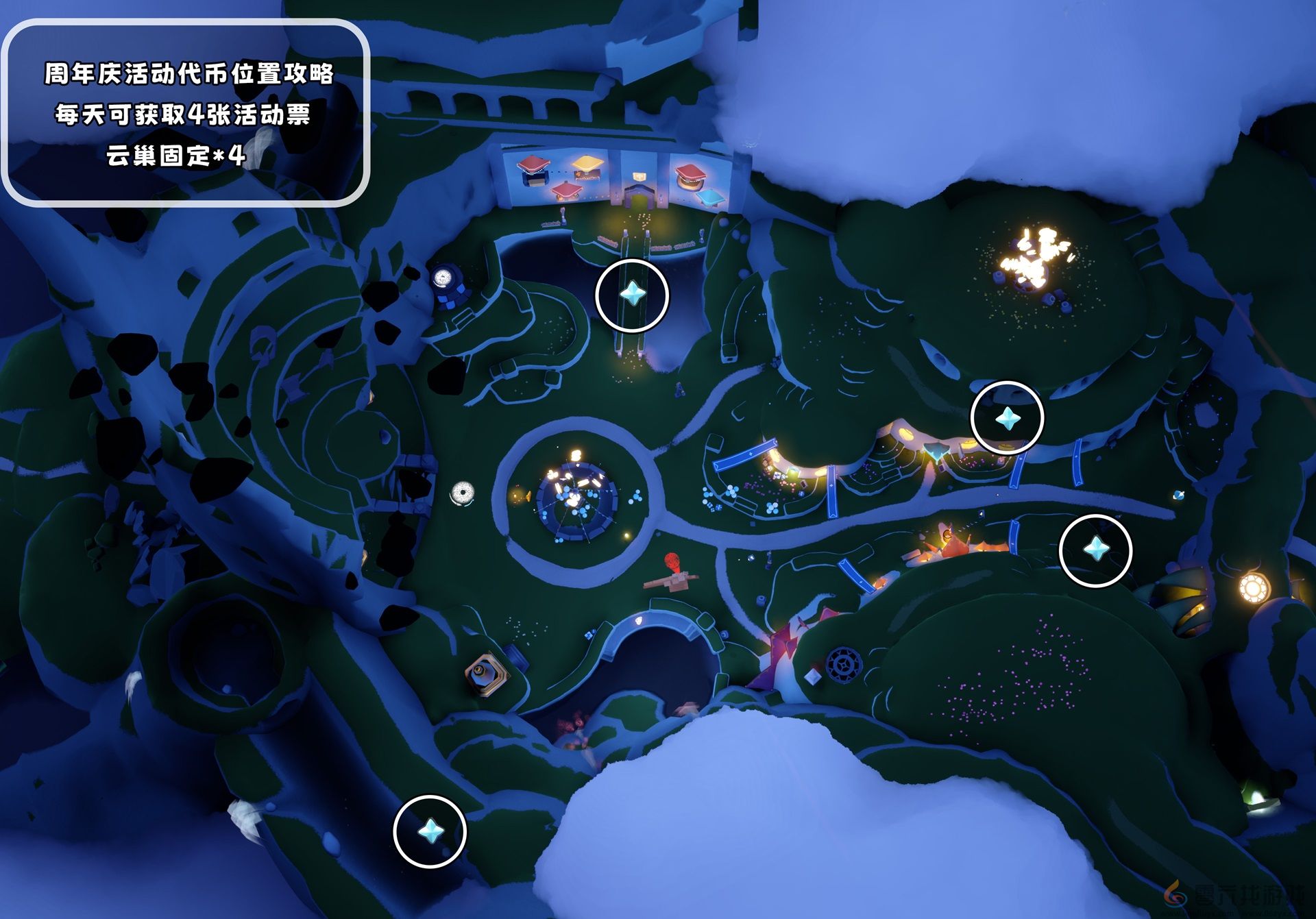Click the circled token marker beside the orange tents
The width and height of the screenshot is (1316, 919).
click(x=1095, y=550)
